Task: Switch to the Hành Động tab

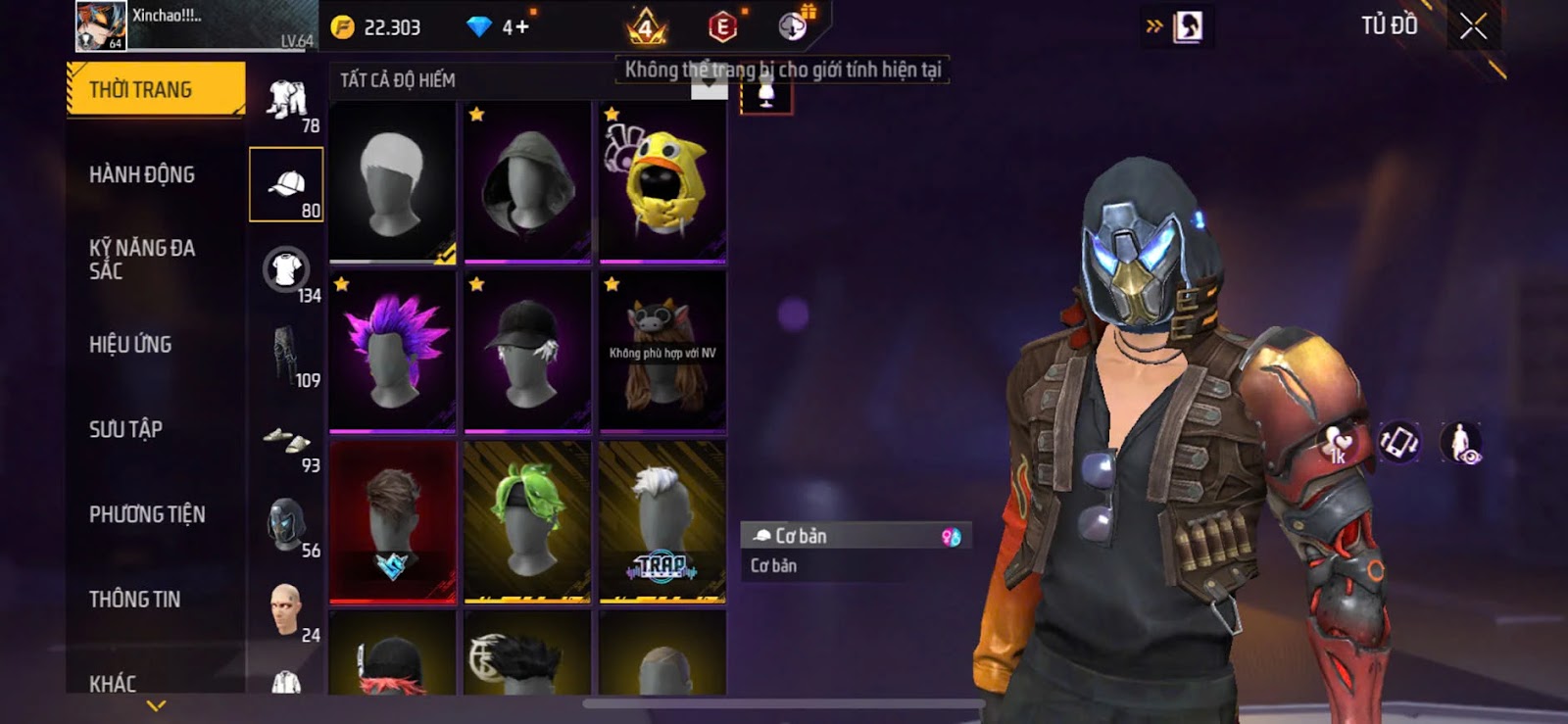Action: click(142, 175)
